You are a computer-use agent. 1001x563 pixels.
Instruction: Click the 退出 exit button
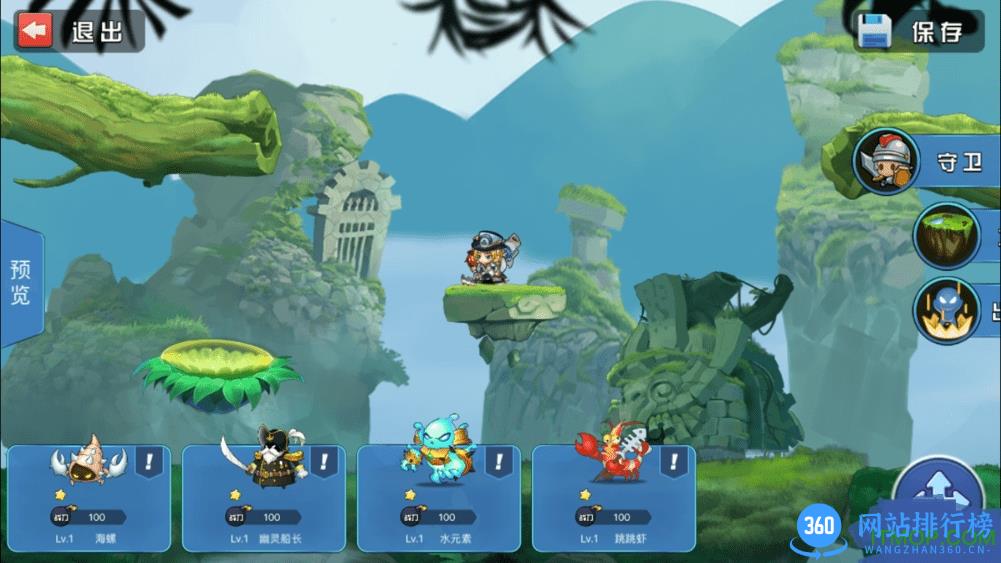click(78, 31)
